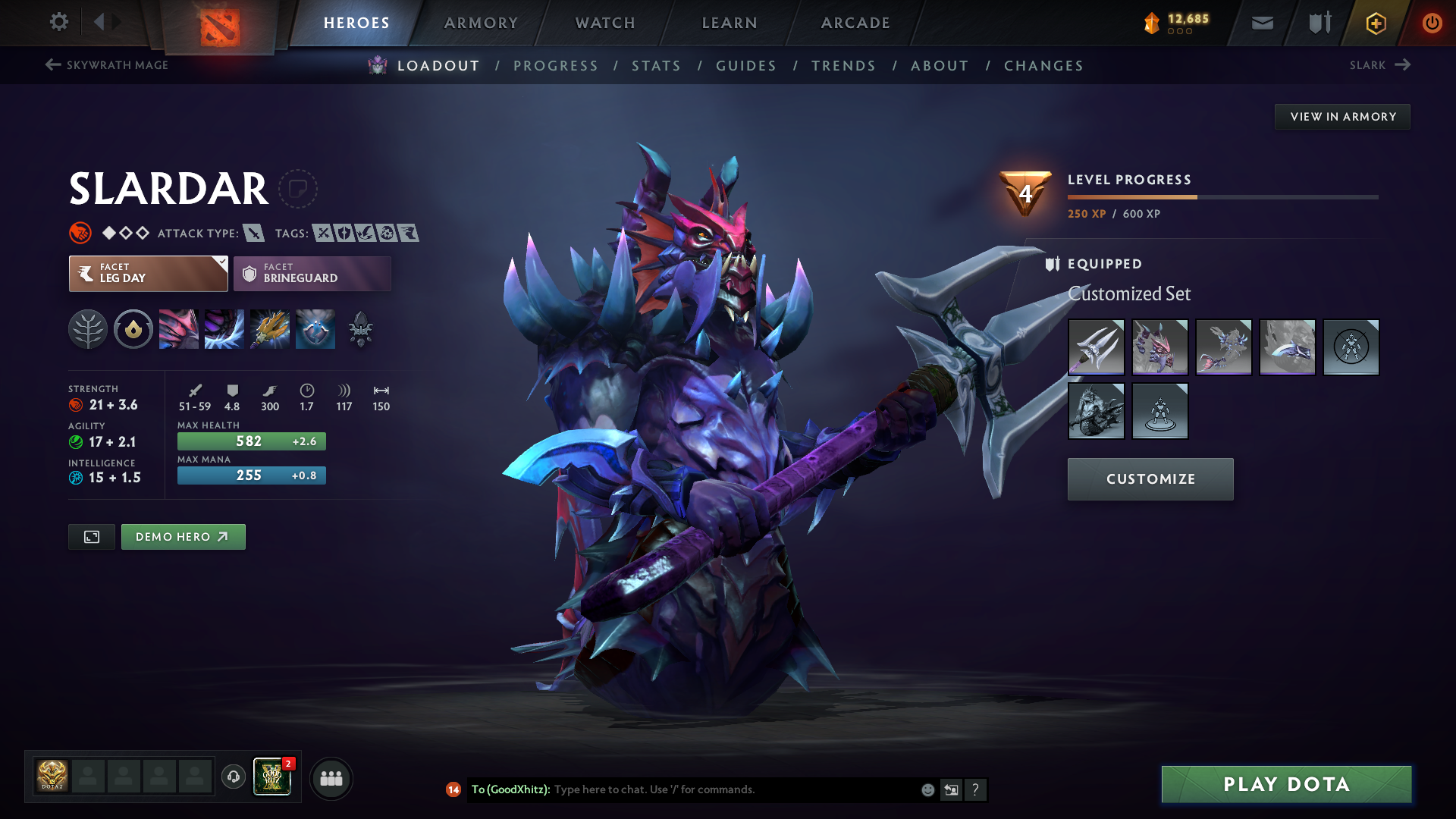Open the Watch tab
The image size is (1456, 819).
(x=605, y=23)
